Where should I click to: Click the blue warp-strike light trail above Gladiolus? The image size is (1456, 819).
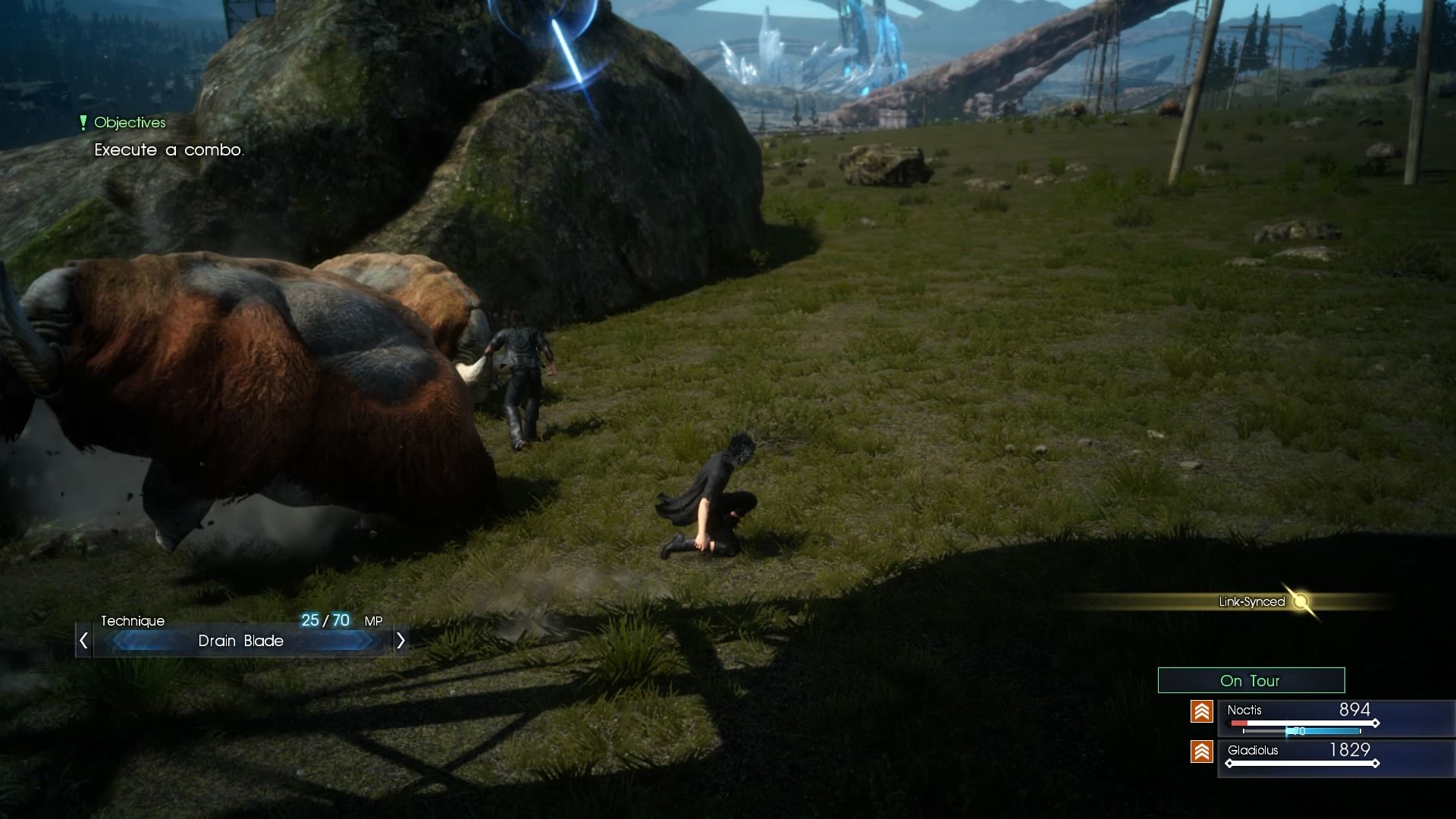coord(567,49)
